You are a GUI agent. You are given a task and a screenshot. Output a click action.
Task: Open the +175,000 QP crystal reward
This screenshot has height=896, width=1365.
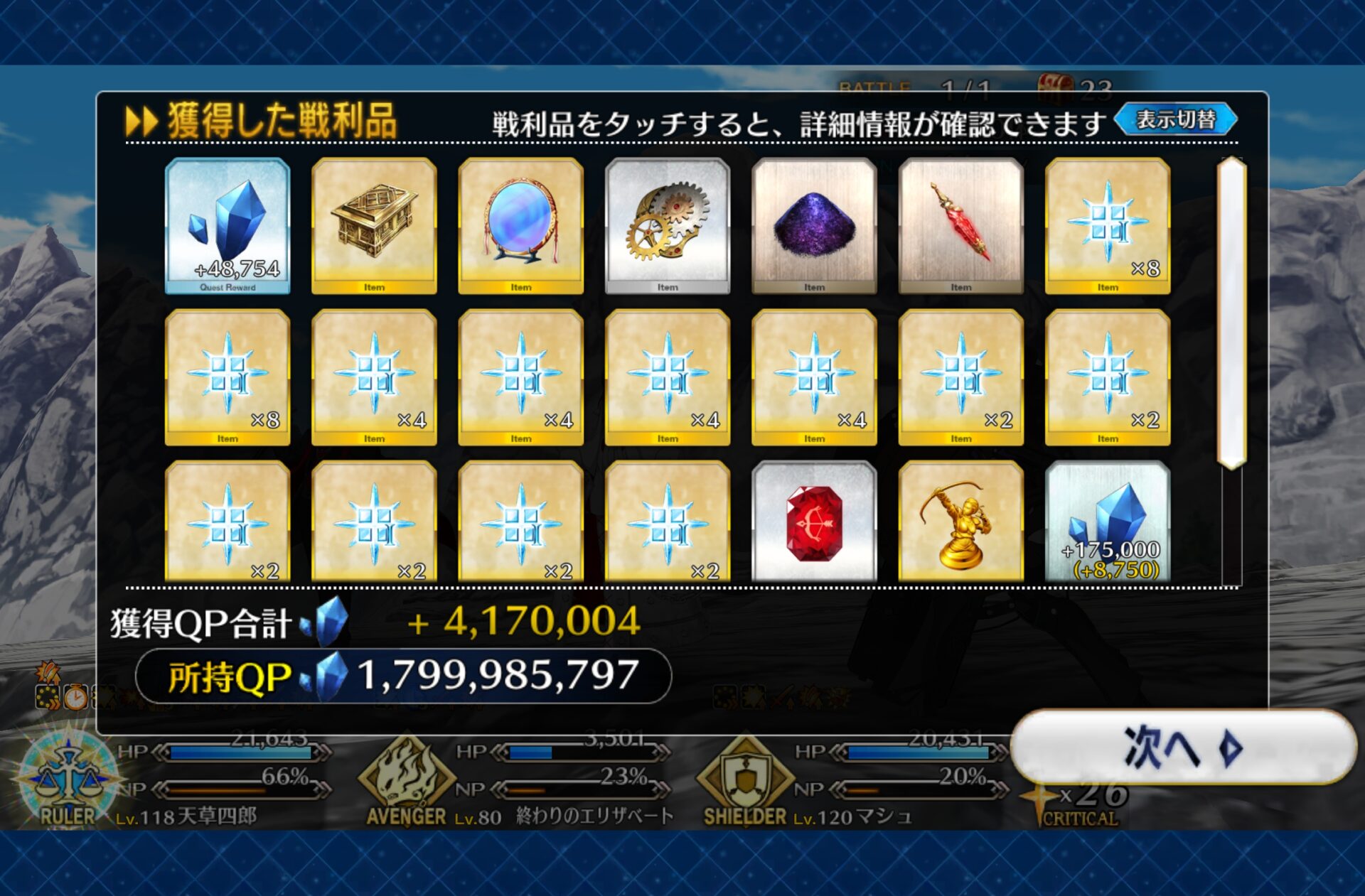coord(1108,522)
